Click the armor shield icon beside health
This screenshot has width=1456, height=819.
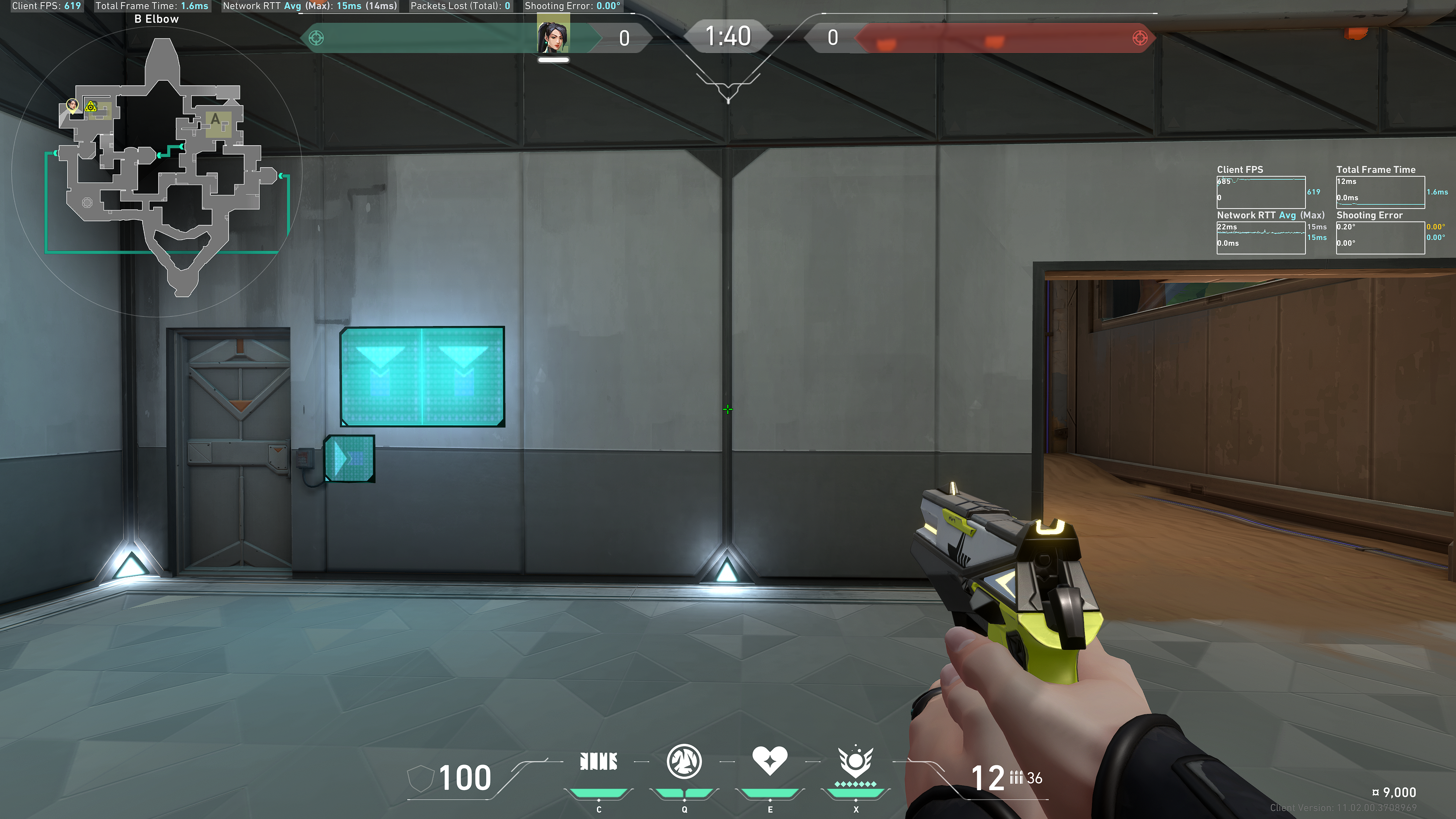[420, 778]
